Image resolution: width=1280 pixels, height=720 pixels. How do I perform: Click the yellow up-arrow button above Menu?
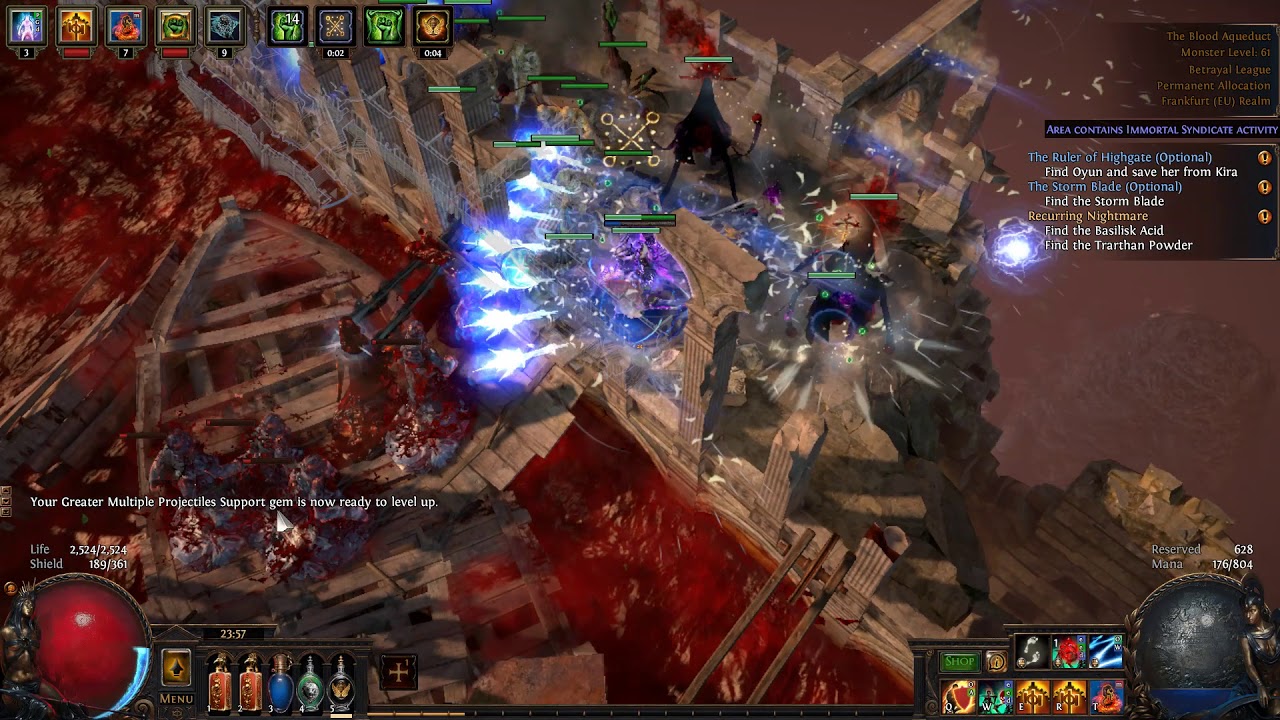tap(176, 667)
